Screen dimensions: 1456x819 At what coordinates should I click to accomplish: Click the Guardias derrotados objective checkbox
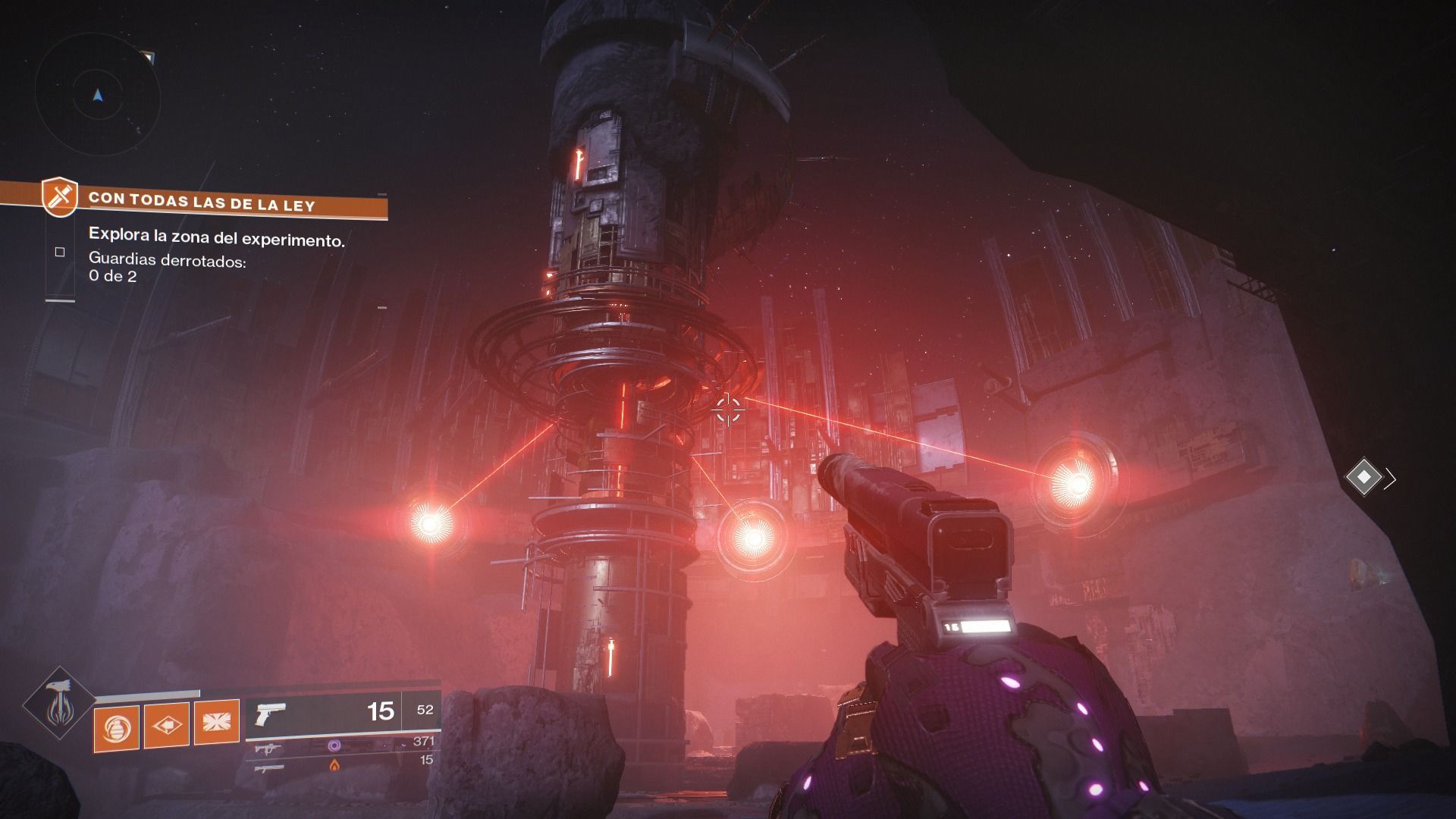[x=60, y=252]
